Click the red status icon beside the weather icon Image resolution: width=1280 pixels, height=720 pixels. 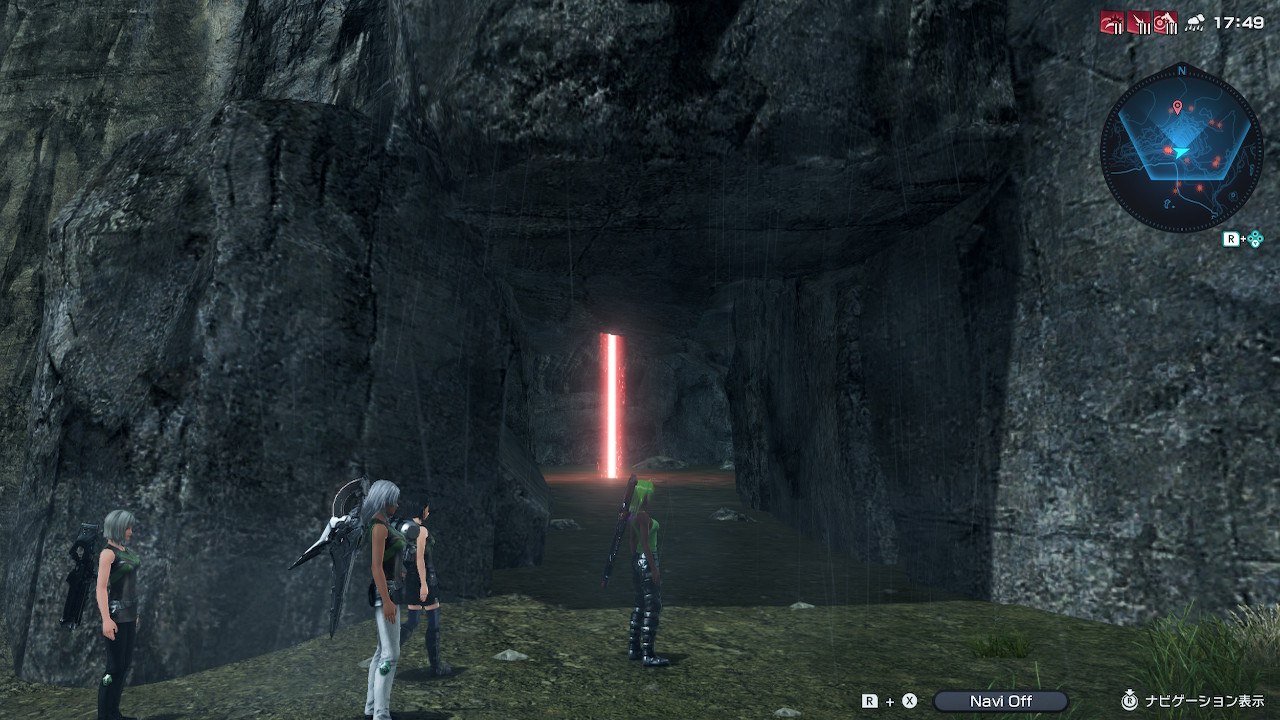[1165, 22]
